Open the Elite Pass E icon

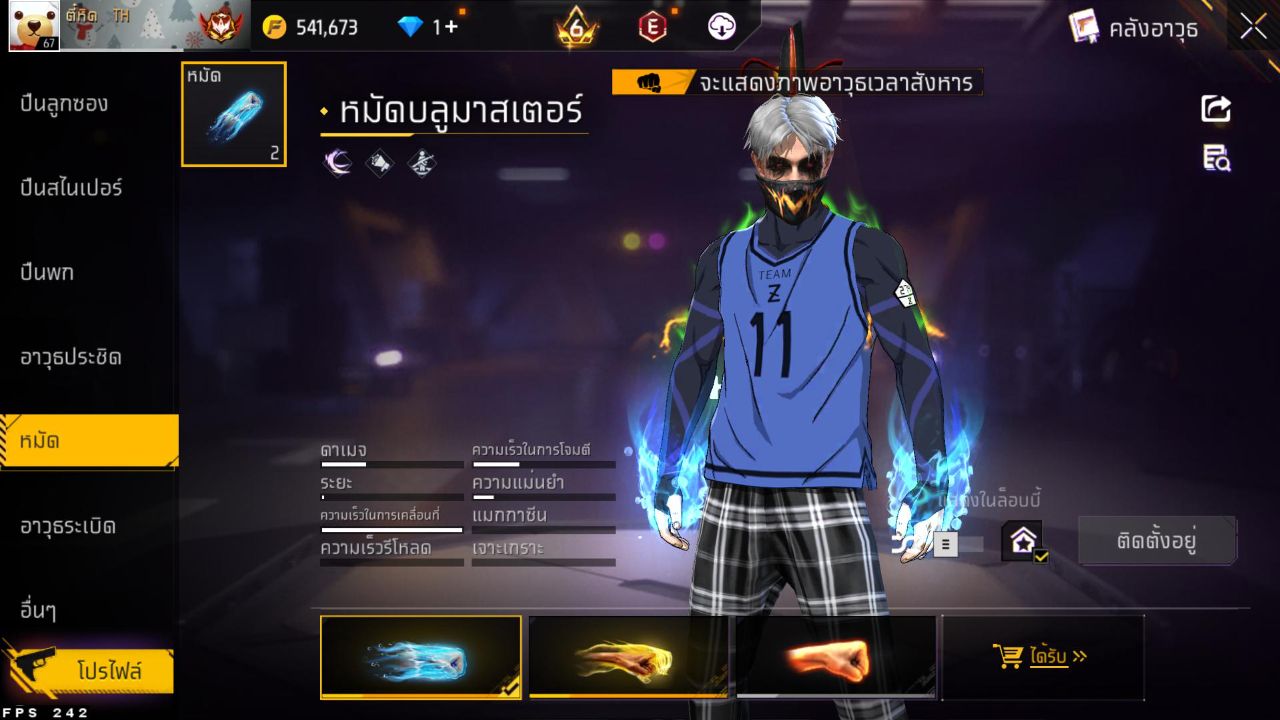pos(652,27)
